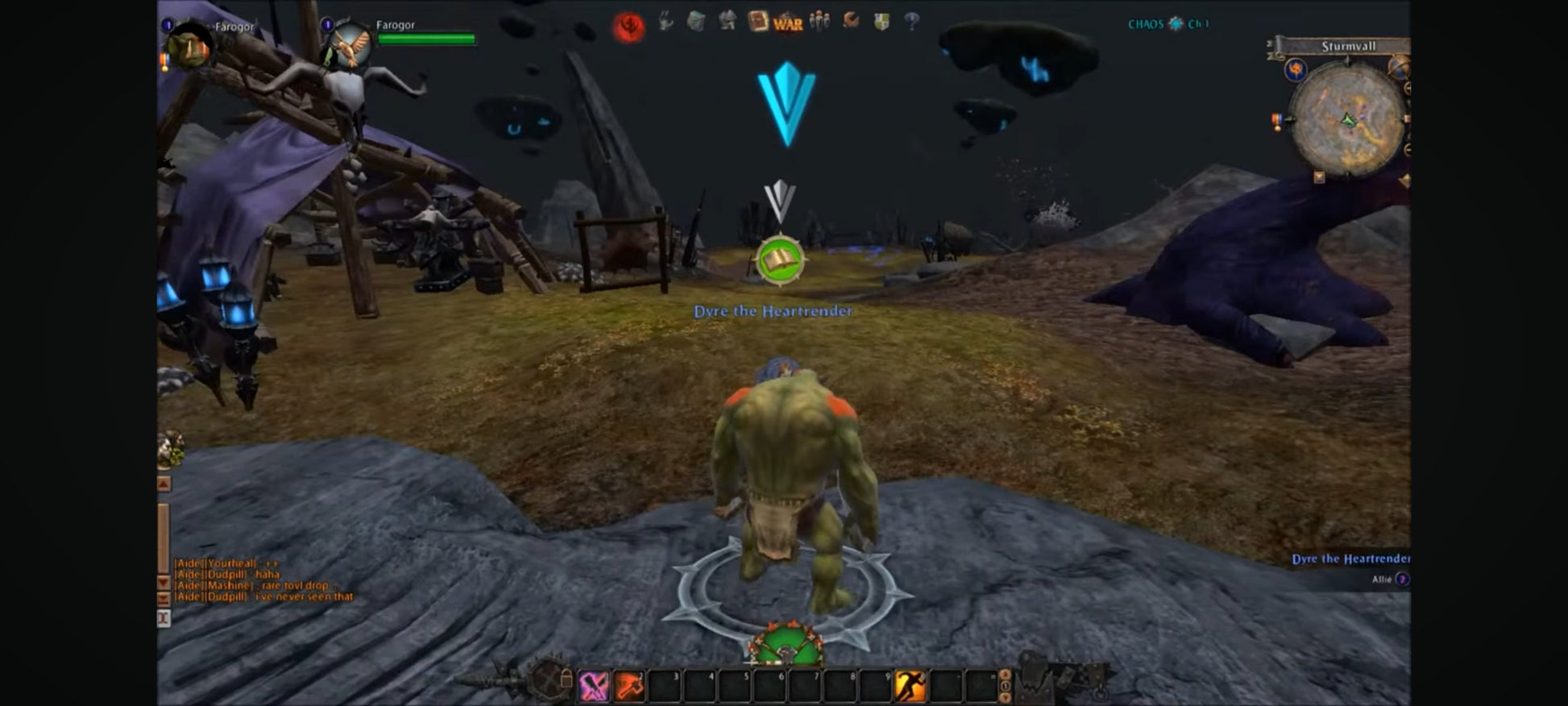
Task: Open the help question mark icon
Action: 911,22
